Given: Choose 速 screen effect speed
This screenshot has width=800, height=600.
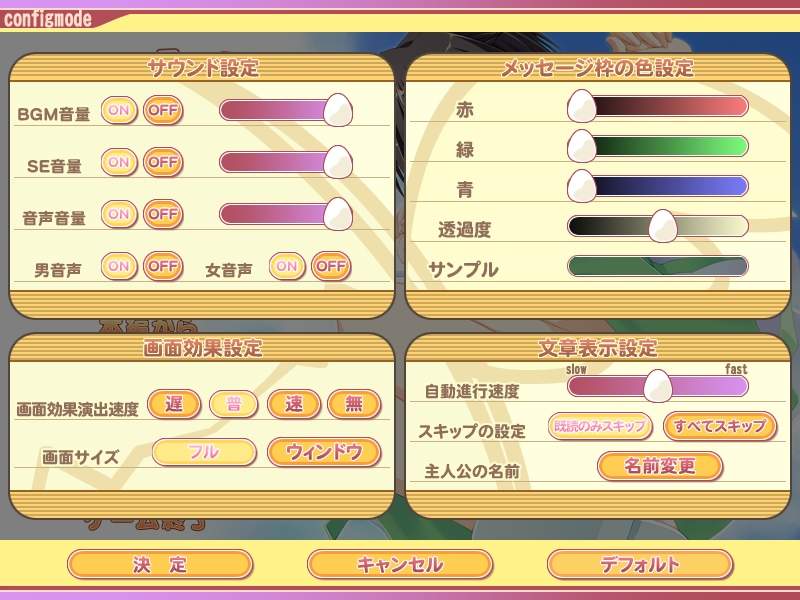Looking at the screenshot, I should 293,404.
